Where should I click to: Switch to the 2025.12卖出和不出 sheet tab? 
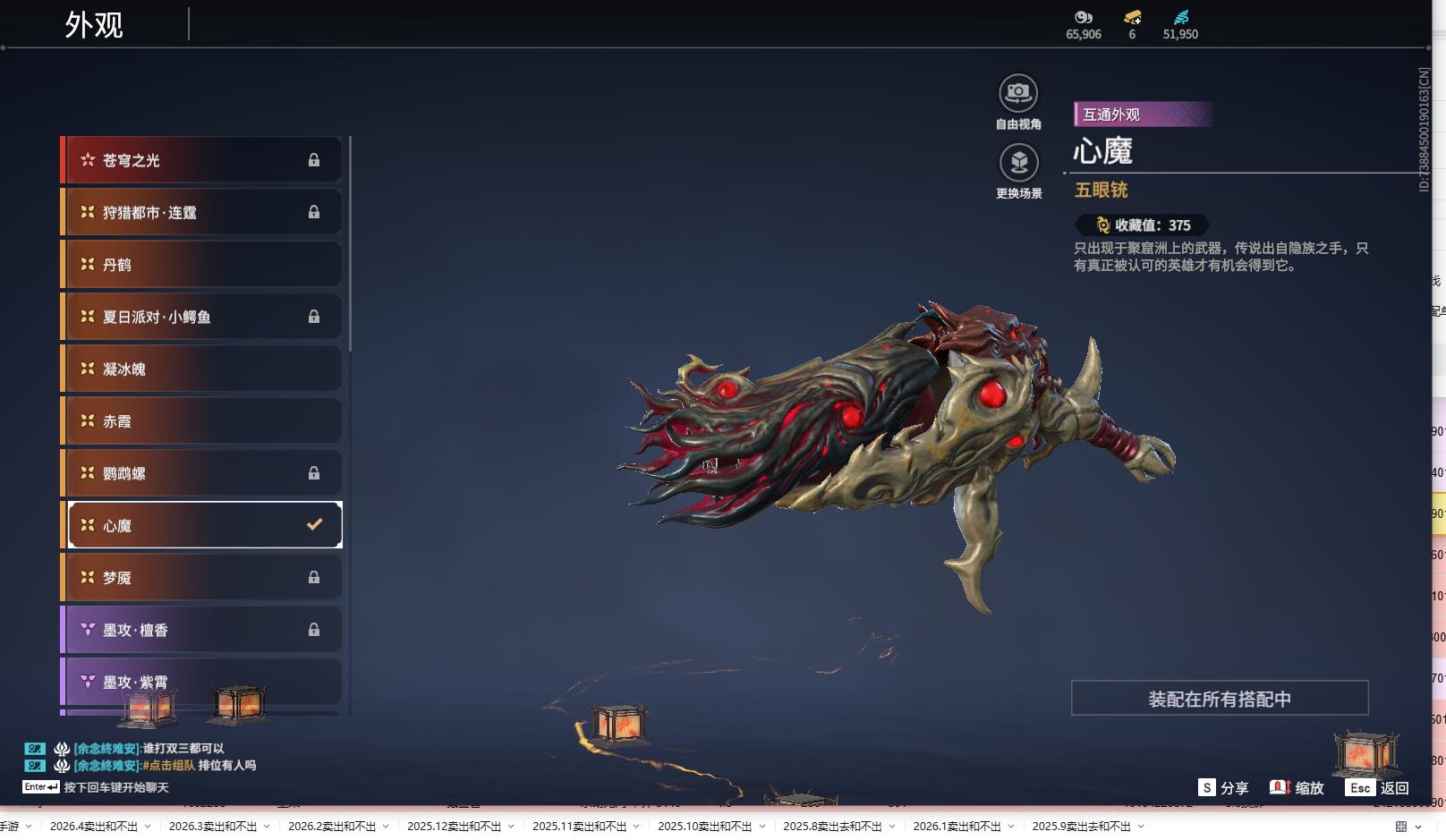[454, 827]
